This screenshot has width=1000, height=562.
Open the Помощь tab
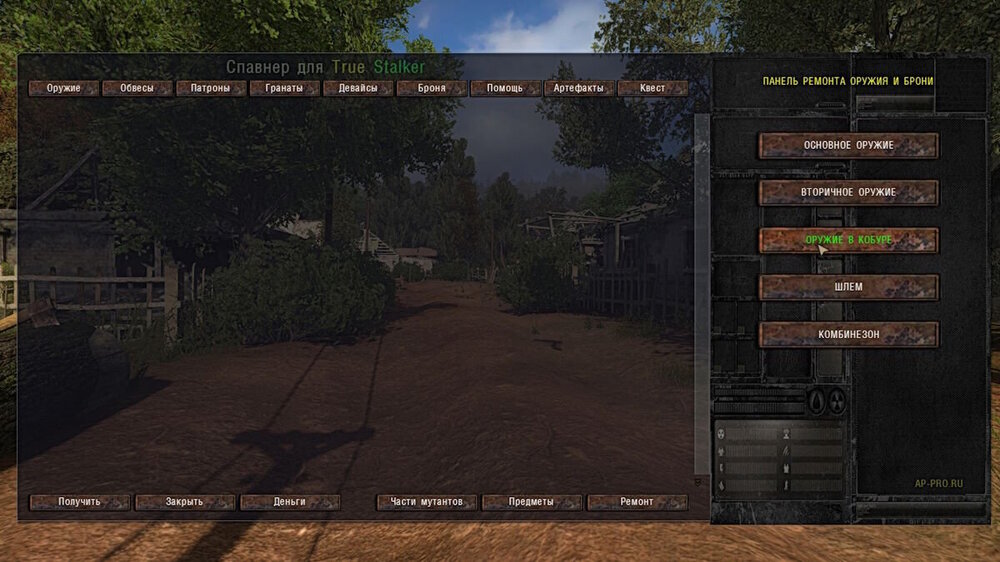tap(505, 88)
